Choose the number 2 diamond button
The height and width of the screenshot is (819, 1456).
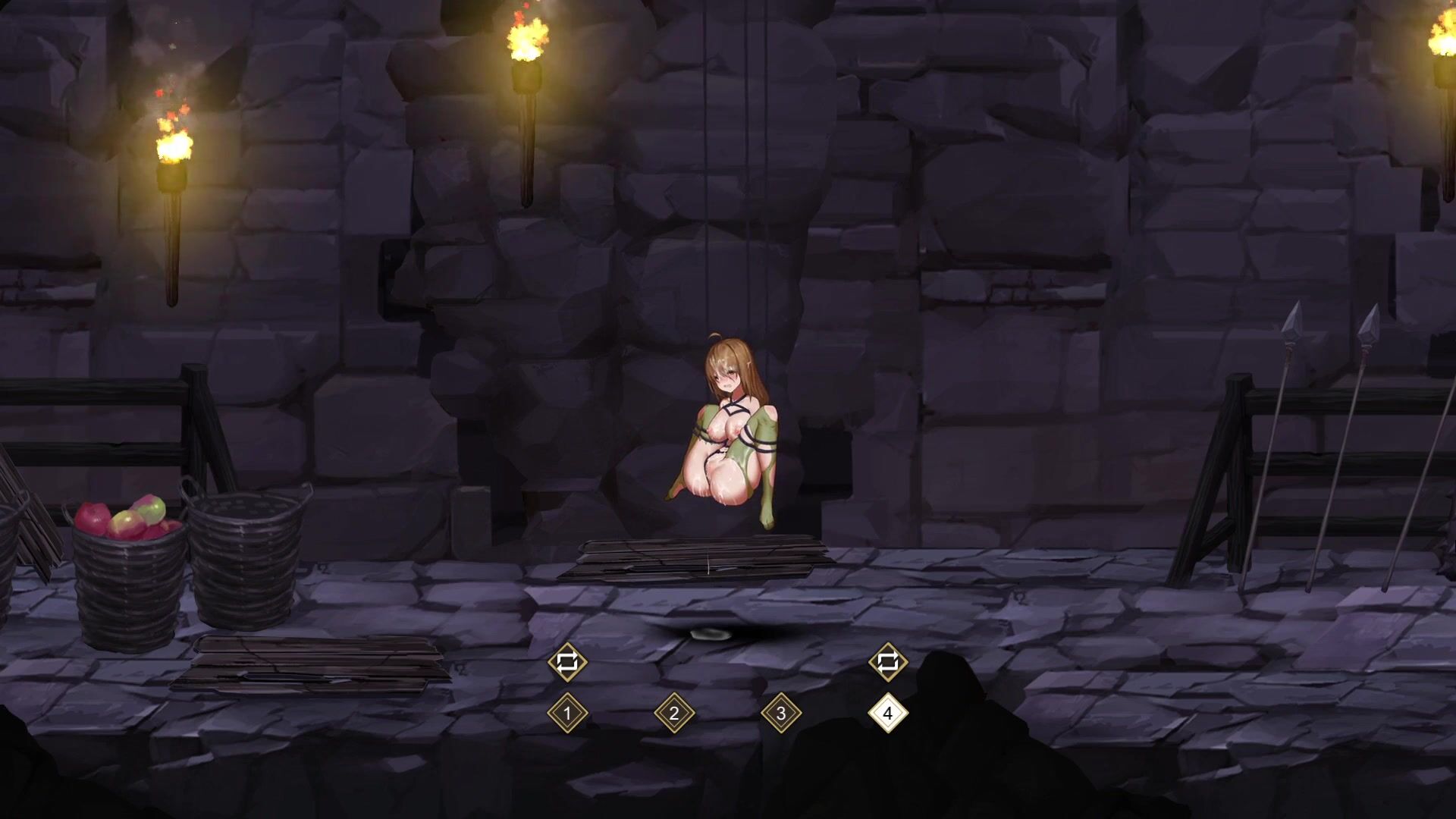[674, 713]
